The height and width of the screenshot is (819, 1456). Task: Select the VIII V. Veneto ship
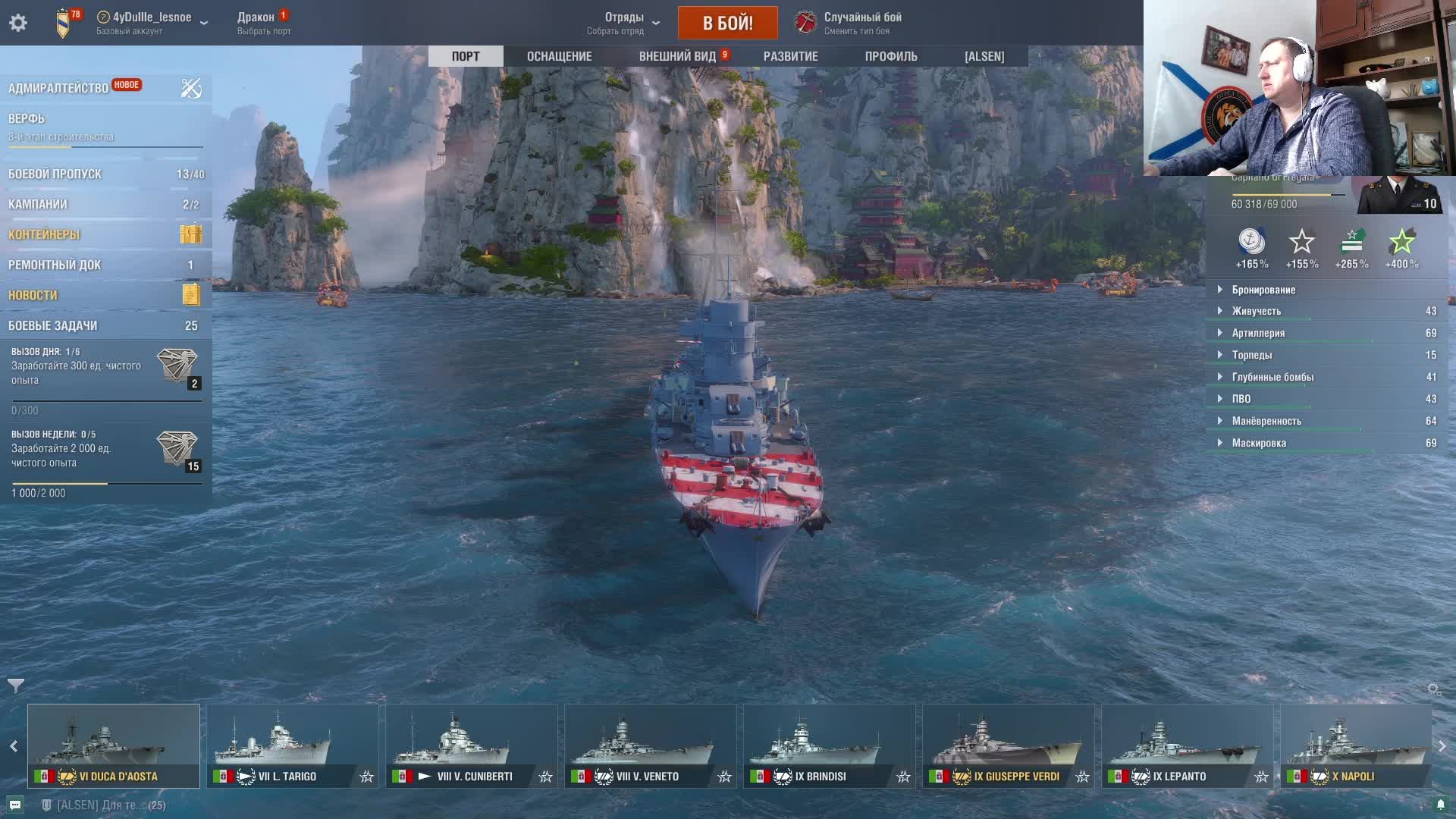click(x=650, y=745)
